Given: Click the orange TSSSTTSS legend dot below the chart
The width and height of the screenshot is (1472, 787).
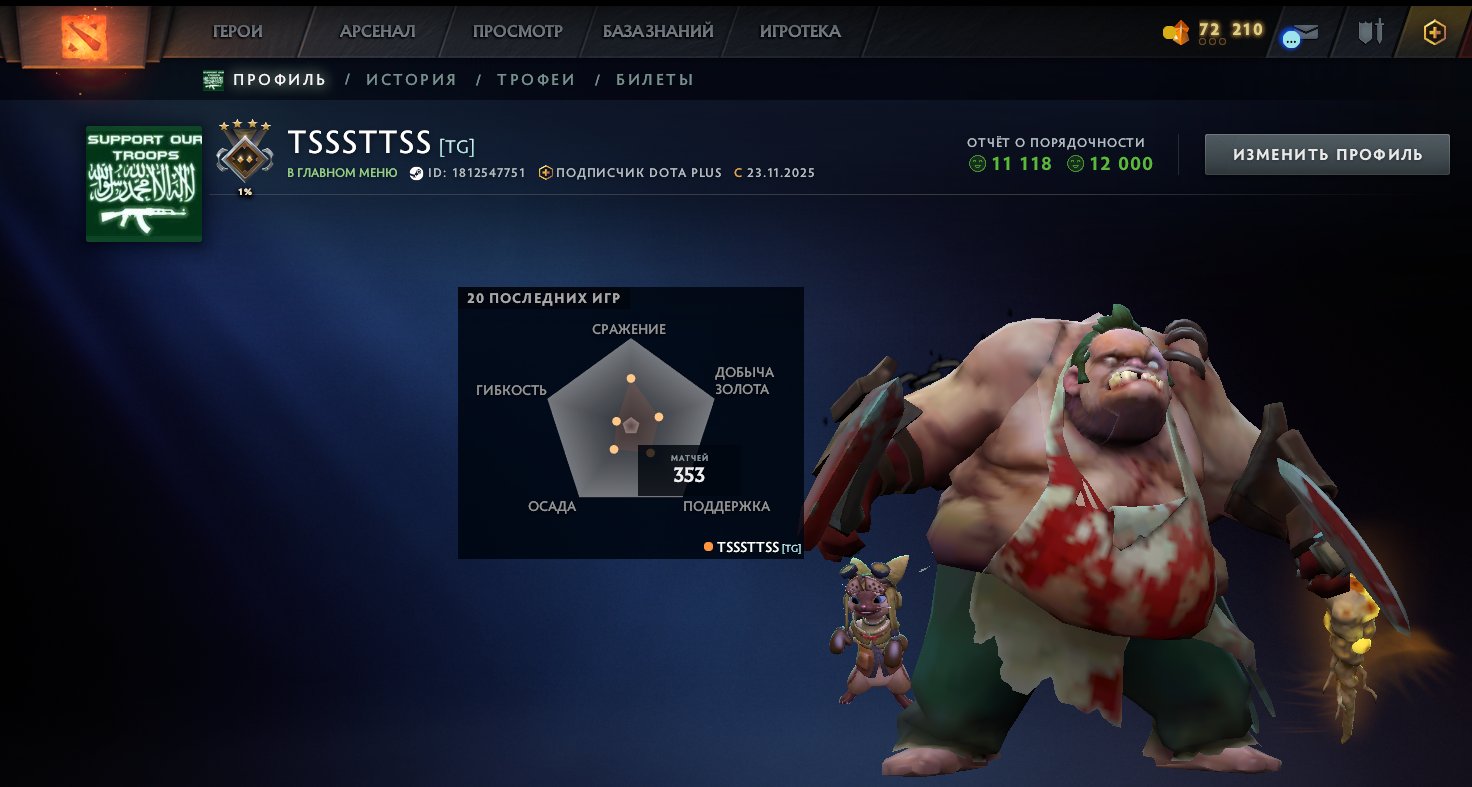Looking at the screenshot, I should click(x=708, y=547).
